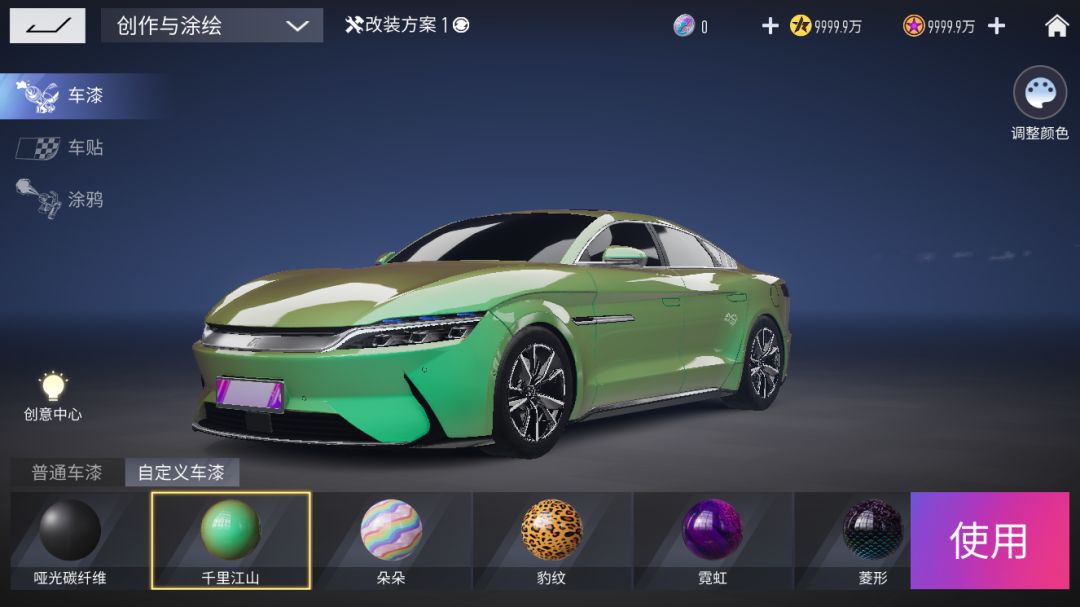This screenshot has width=1080, height=607.
Task: Return to the home screen
Action: (x=1056, y=26)
